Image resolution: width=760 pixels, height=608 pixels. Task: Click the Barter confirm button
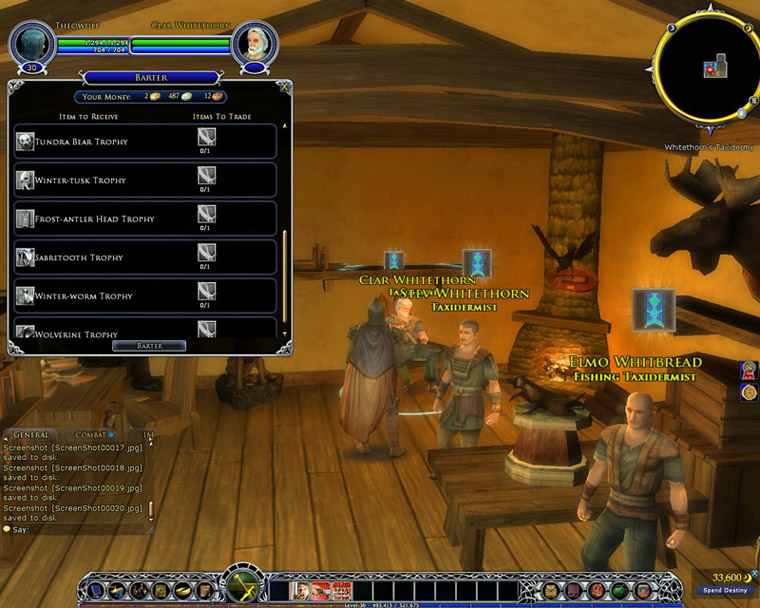(x=149, y=346)
